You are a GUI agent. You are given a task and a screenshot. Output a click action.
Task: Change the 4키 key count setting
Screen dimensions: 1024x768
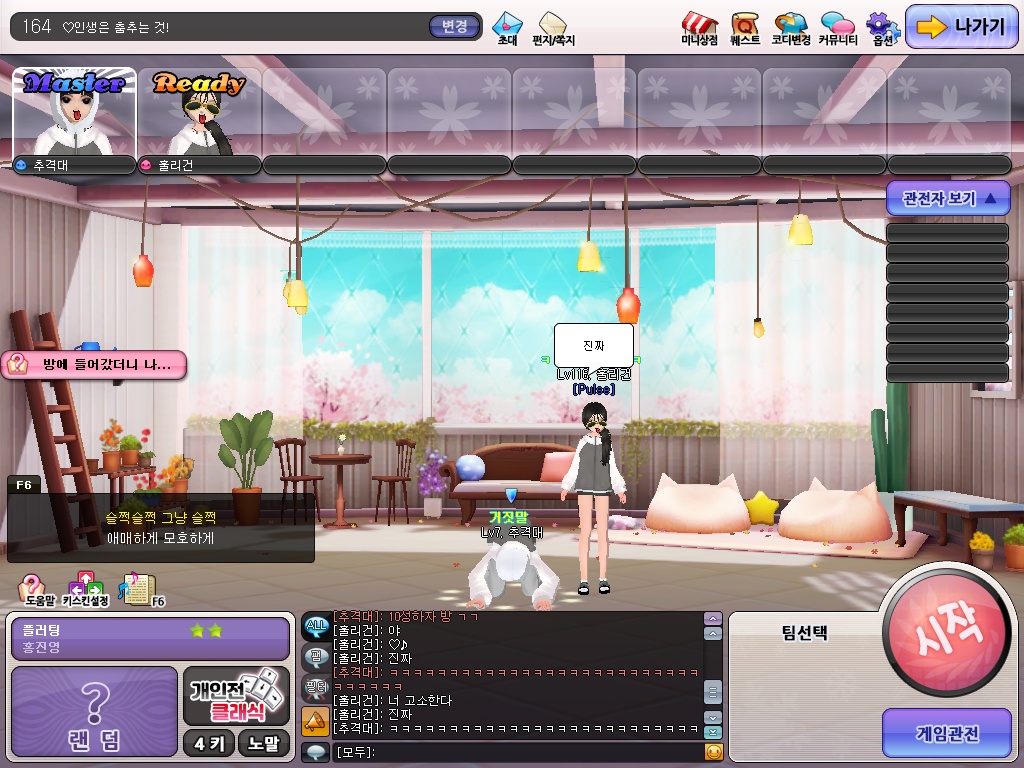pyautogui.click(x=208, y=743)
